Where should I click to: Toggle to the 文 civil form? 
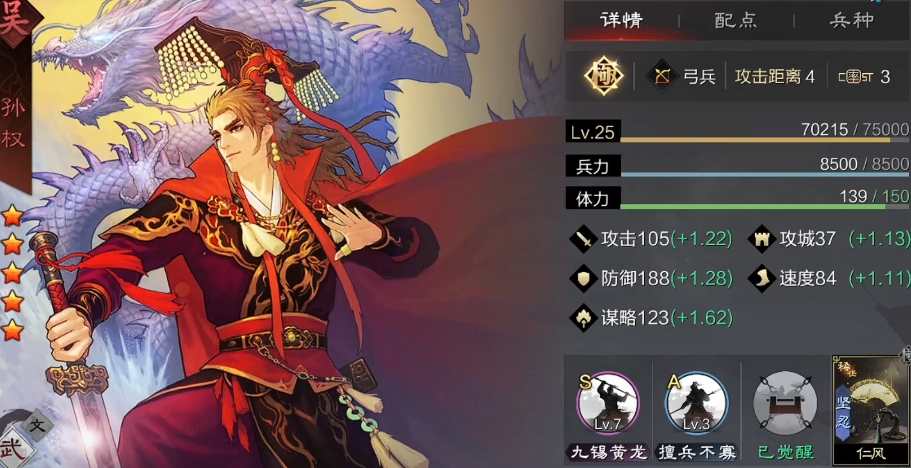click(x=39, y=425)
